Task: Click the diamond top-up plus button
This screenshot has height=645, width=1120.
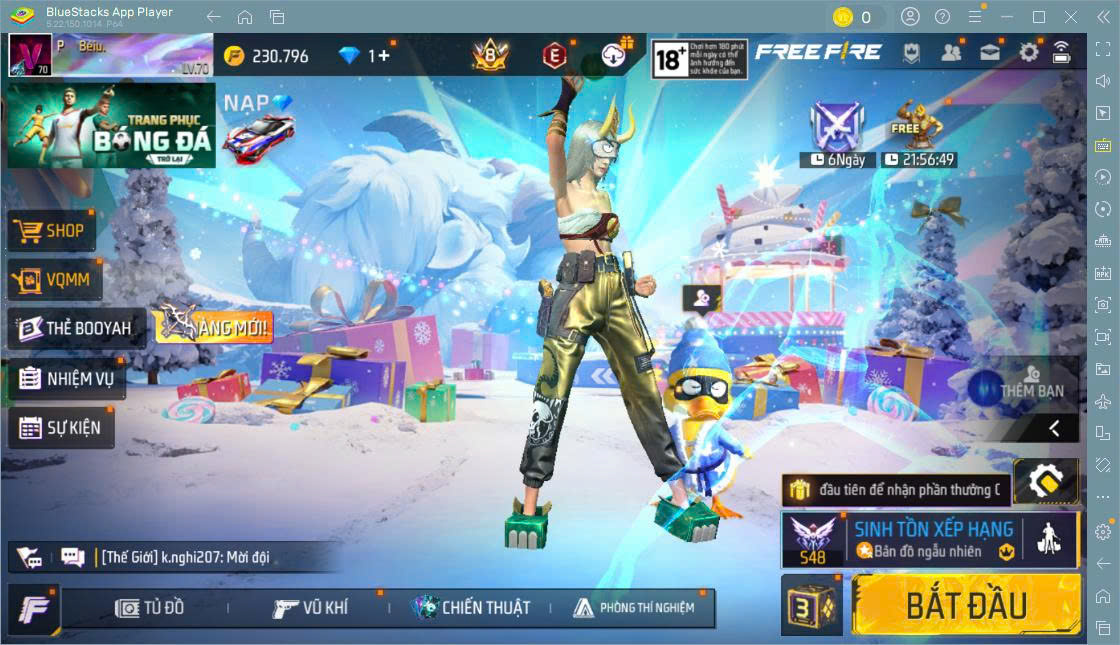Action: tap(379, 56)
